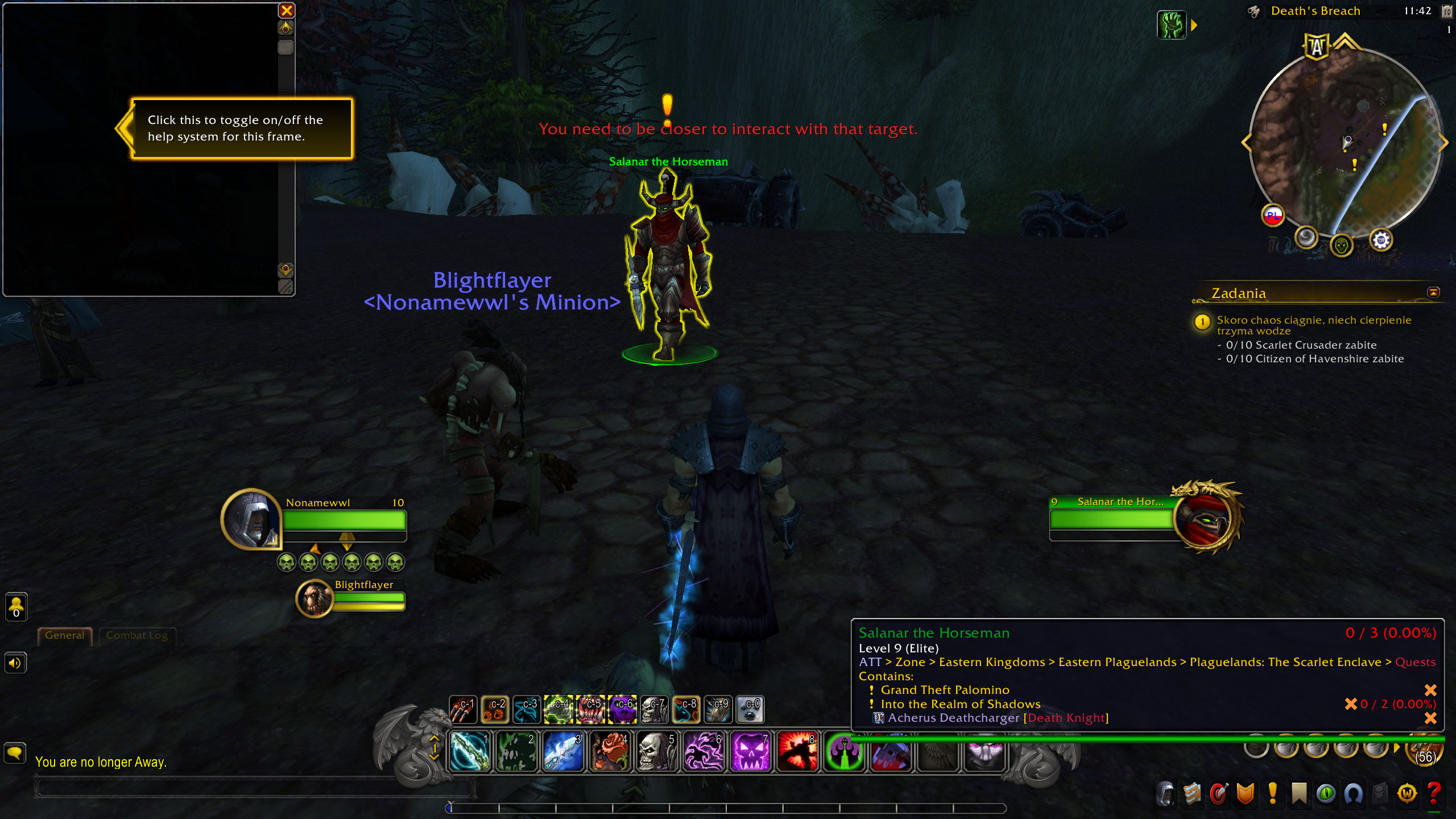Collapse the Zadania quest tracker
The image size is (1456, 819).
1433,292
